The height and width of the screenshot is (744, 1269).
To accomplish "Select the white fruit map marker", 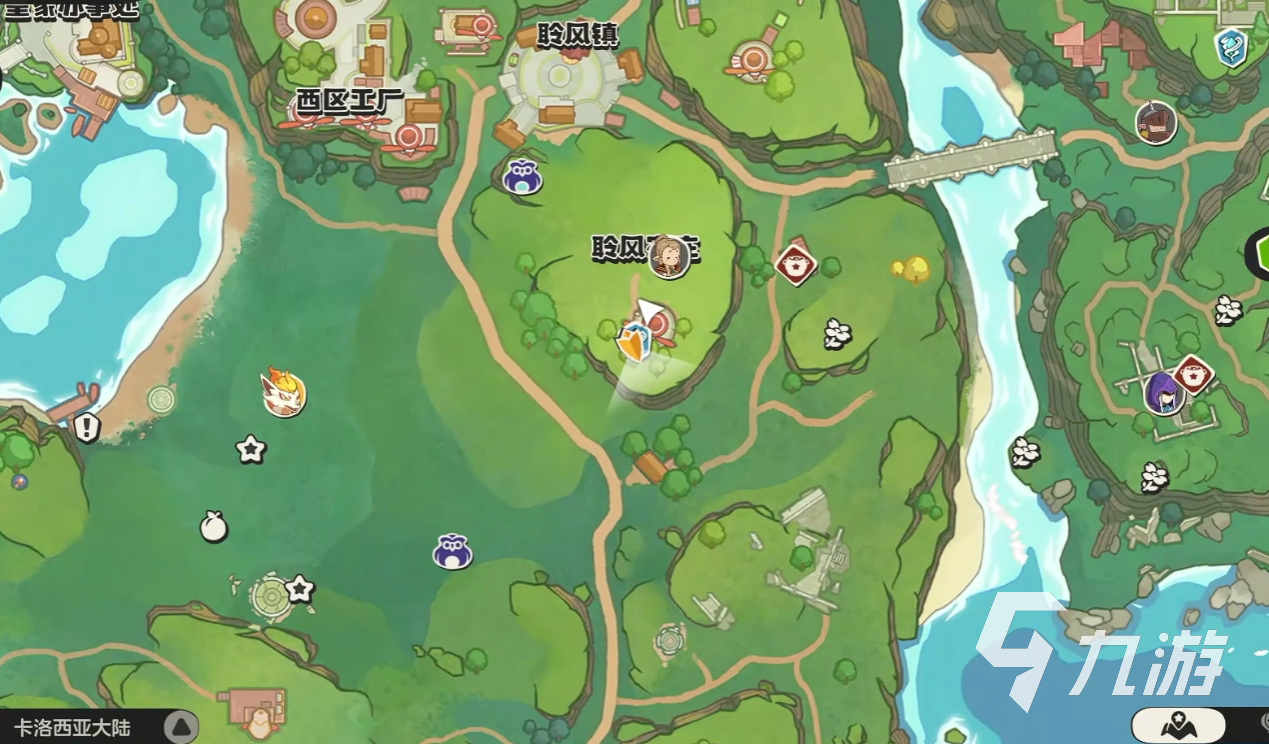I will point(213,526).
